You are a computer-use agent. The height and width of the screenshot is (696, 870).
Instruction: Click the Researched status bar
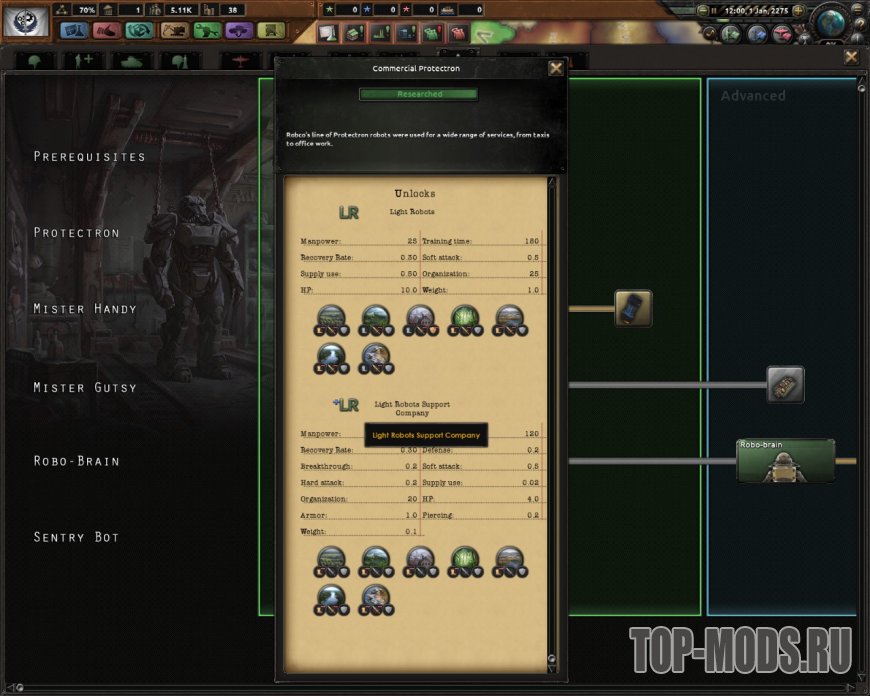coord(418,94)
